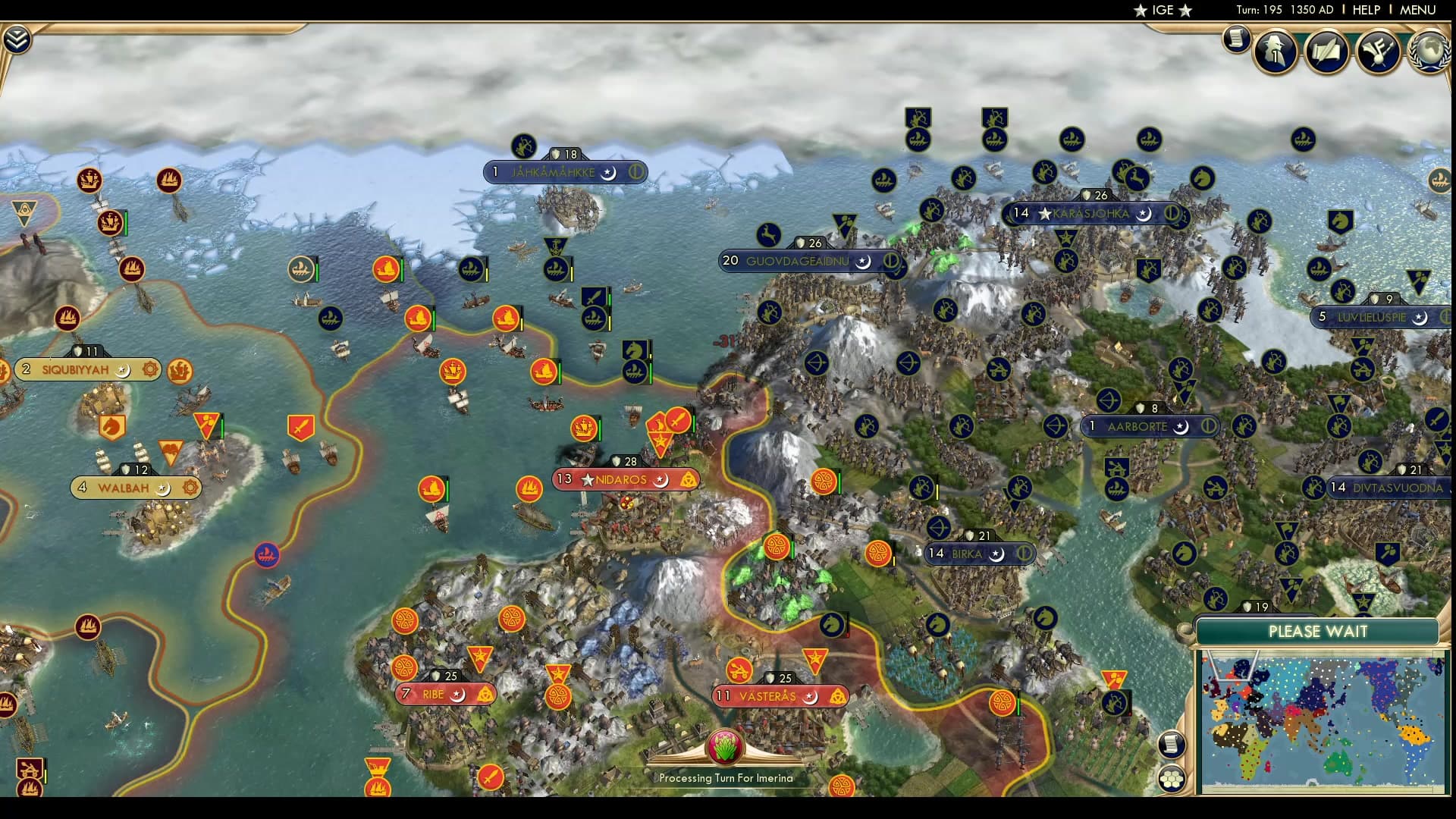
Task: Toggle the hexagon strategic view
Action: pos(1171,778)
